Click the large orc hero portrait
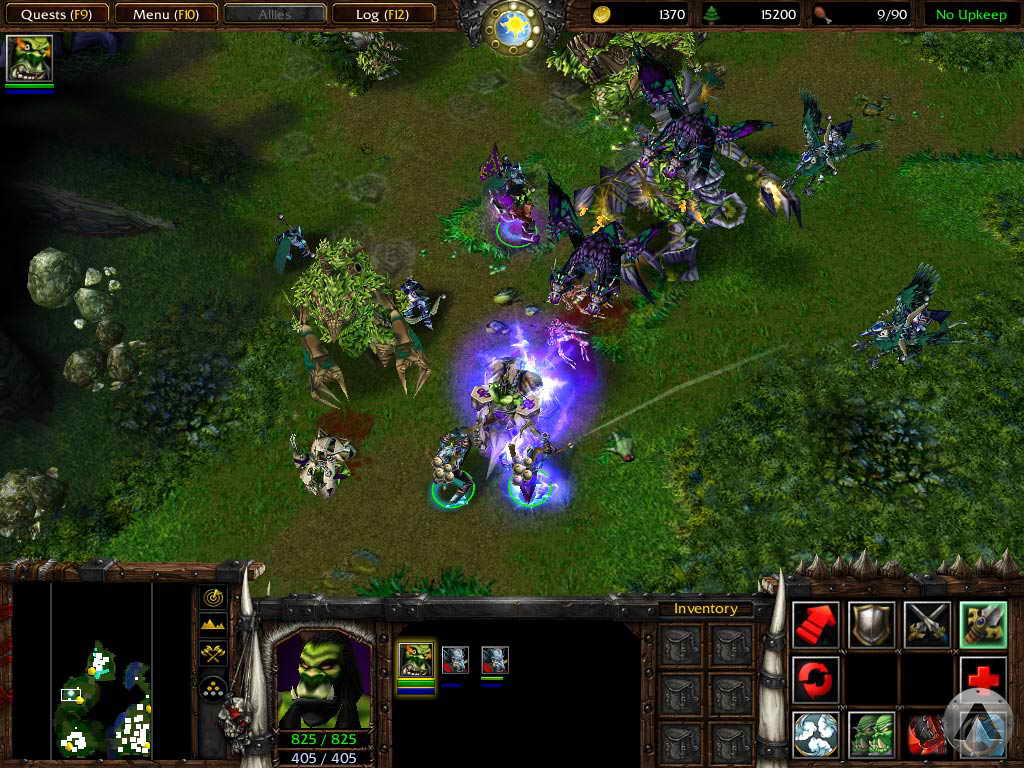Image resolution: width=1024 pixels, height=768 pixels. click(x=321, y=679)
